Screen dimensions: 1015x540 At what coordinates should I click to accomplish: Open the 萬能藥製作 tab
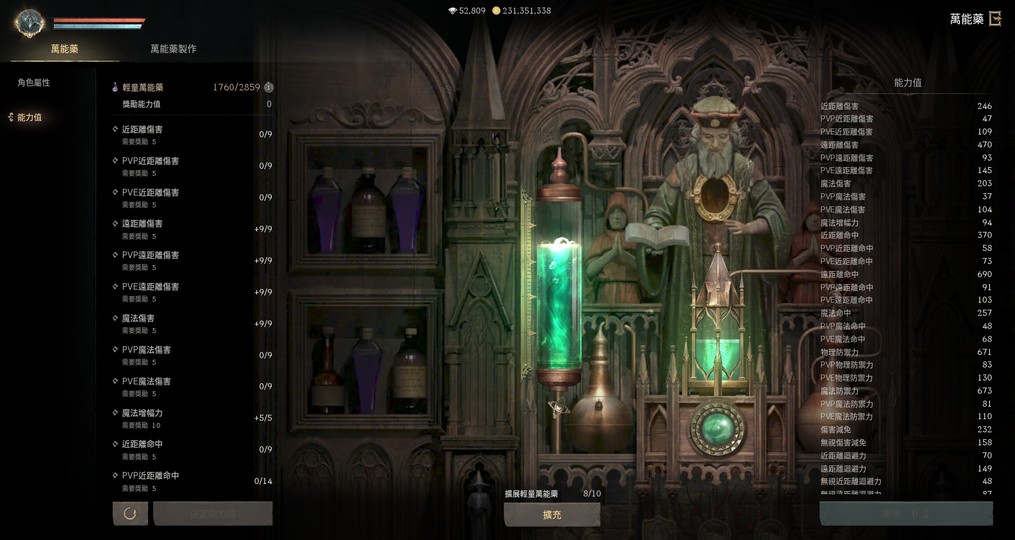[173, 49]
